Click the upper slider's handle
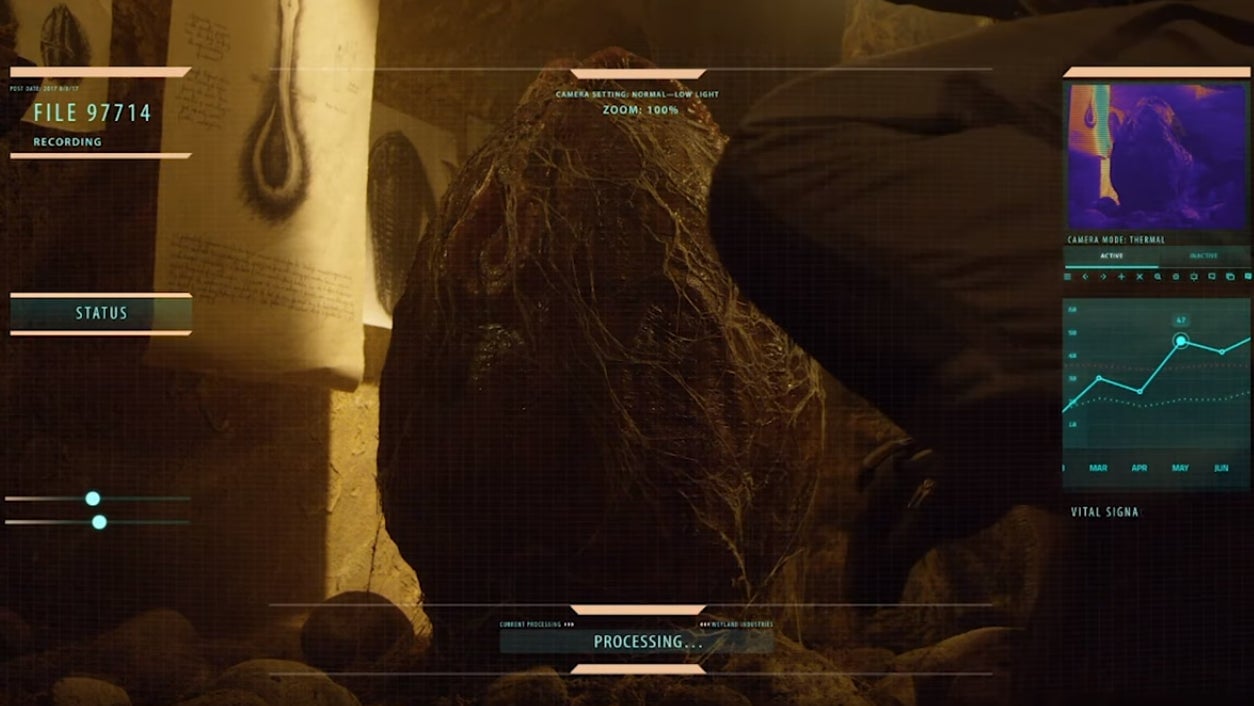The height and width of the screenshot is (706, 1254). click(x=93, y=498)
